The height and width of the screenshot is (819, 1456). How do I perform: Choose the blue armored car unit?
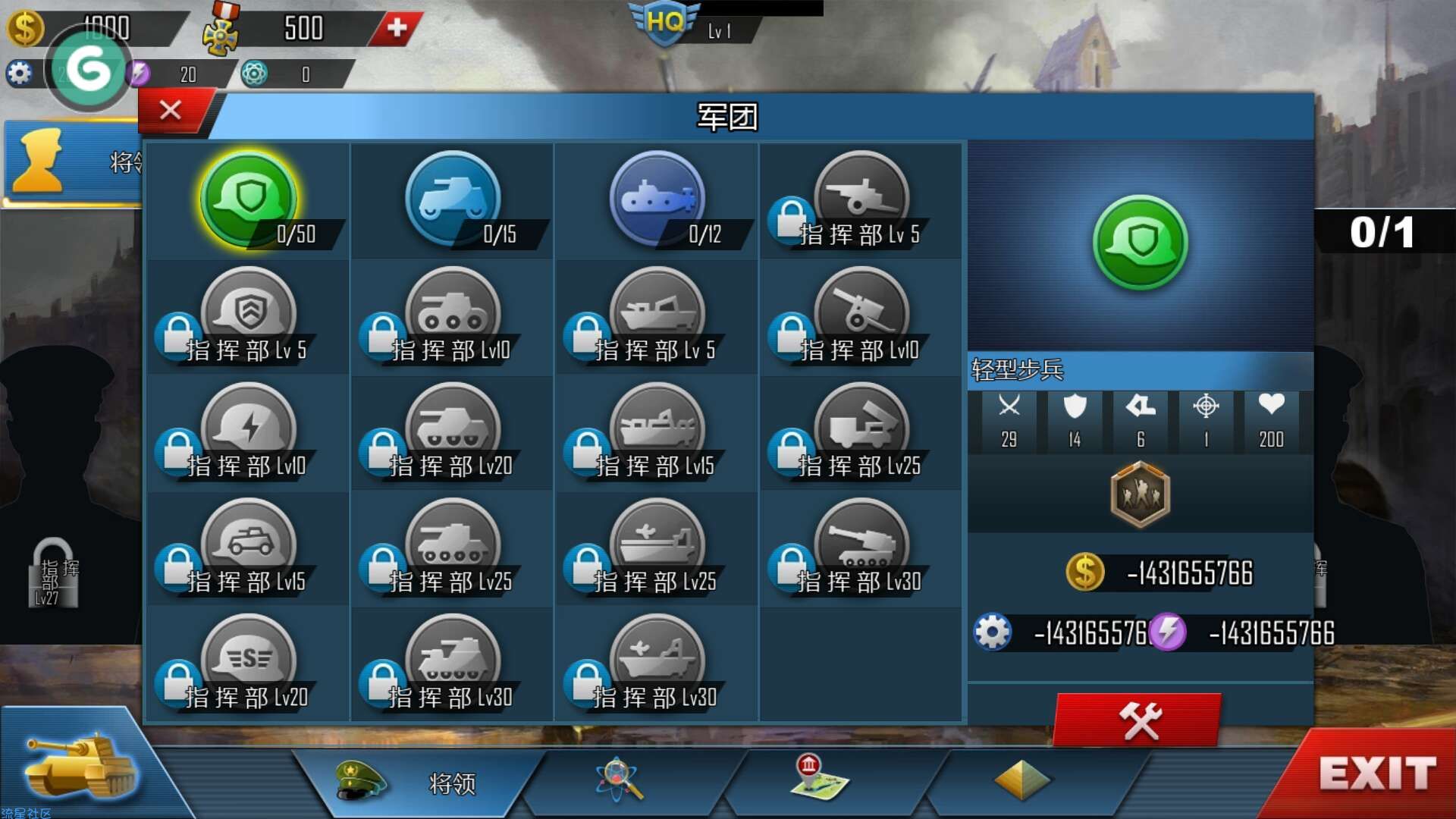pyautogui.click(x=453, y=199)
